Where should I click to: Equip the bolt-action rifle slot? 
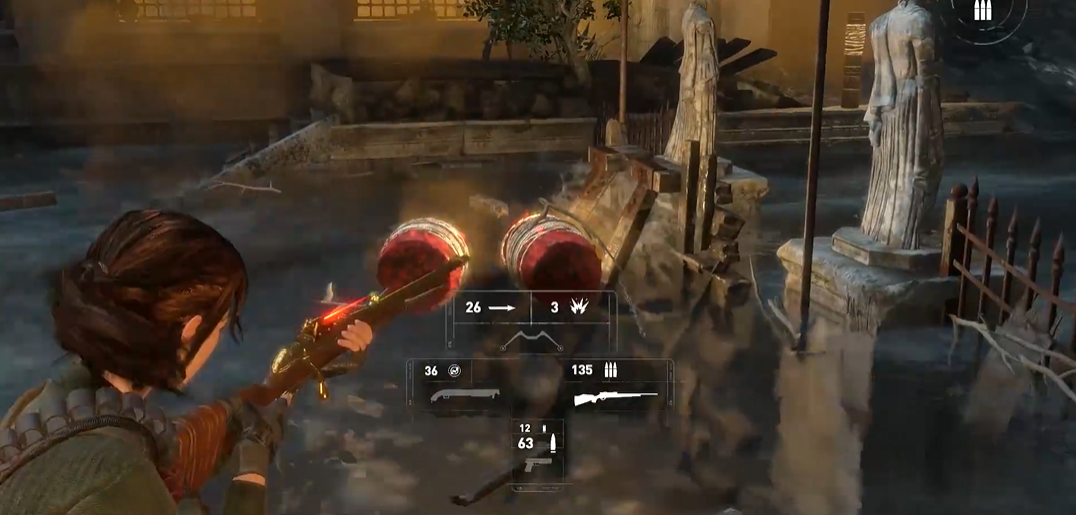click(614, 398)
